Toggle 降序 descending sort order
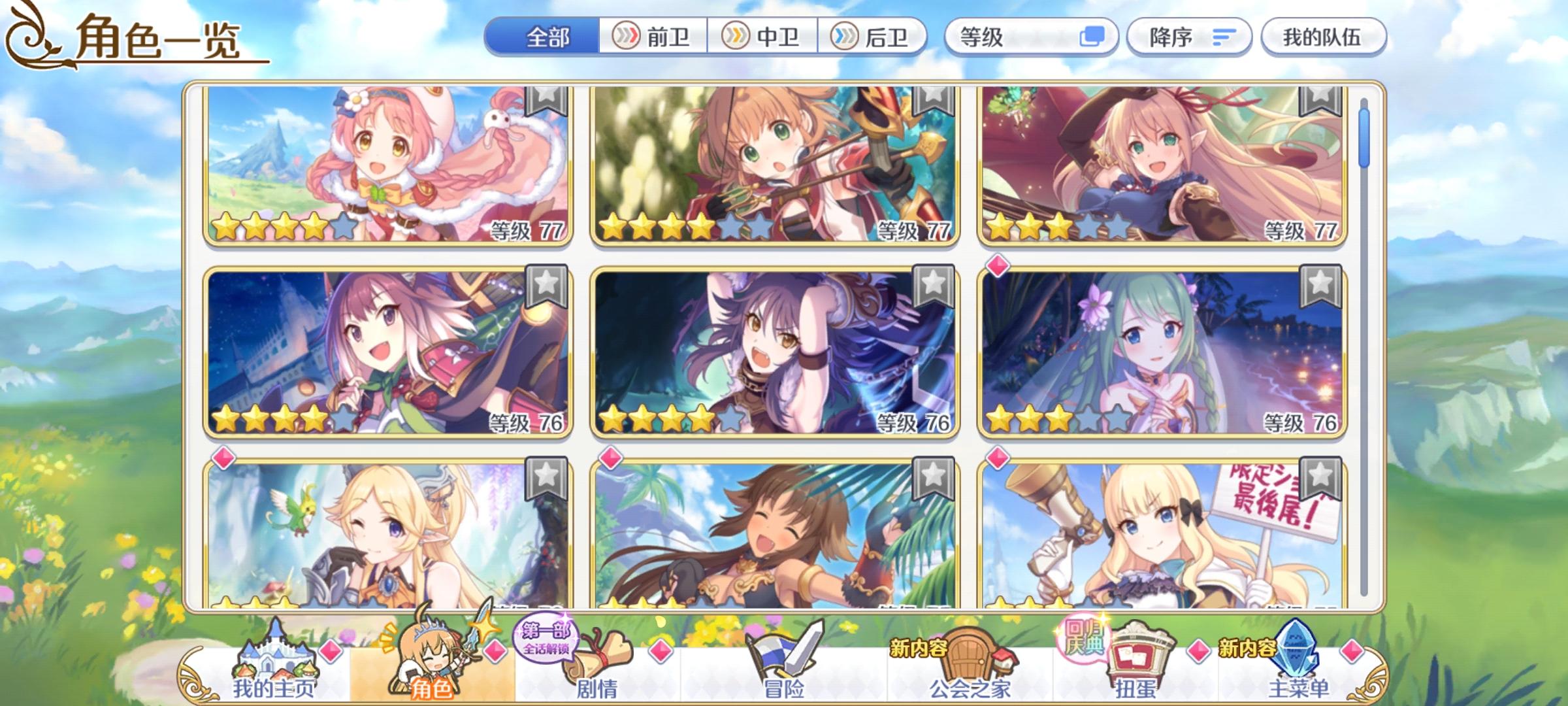The width and height of the screenshot is (1568, 706). point(1189,37)
